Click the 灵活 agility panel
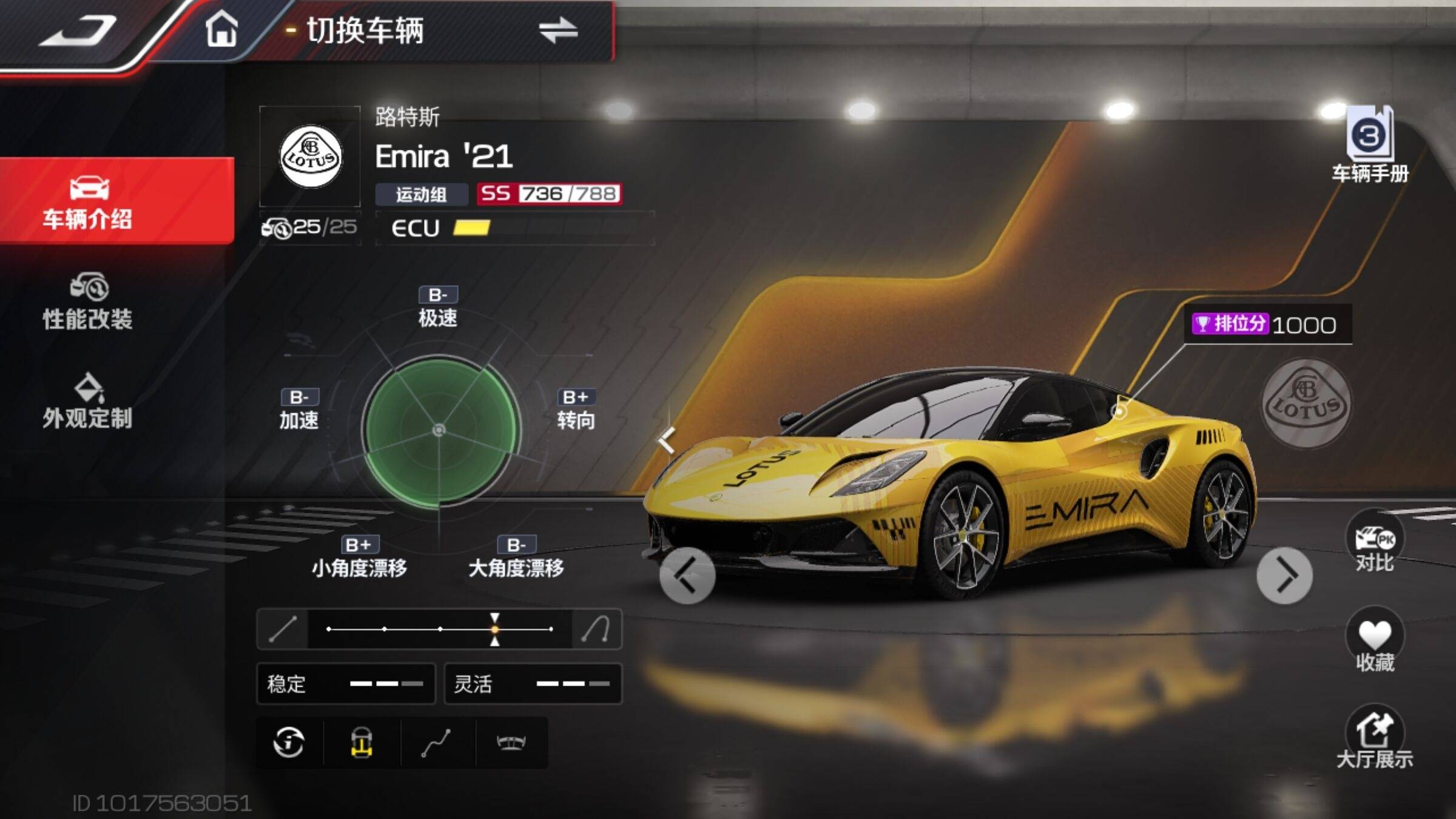This screenshot has height=819, width=1456. click(x=533, y=684)
